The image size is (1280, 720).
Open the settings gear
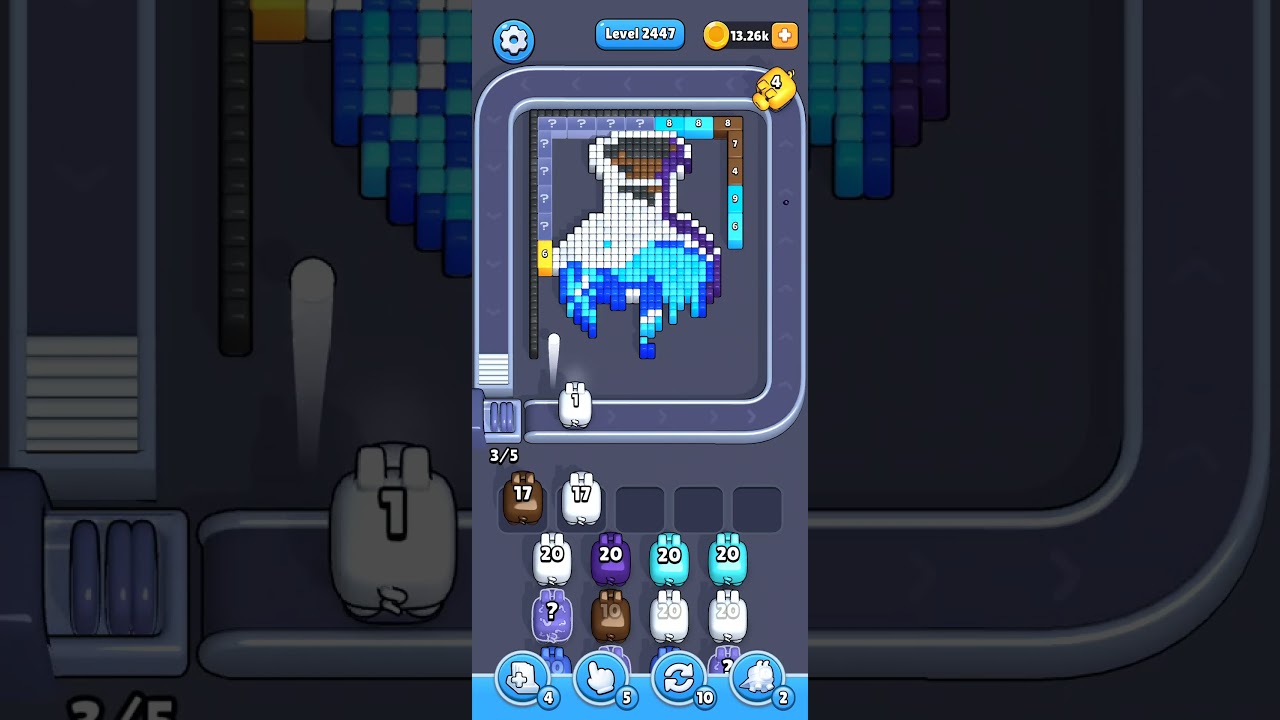pos(514,40)
